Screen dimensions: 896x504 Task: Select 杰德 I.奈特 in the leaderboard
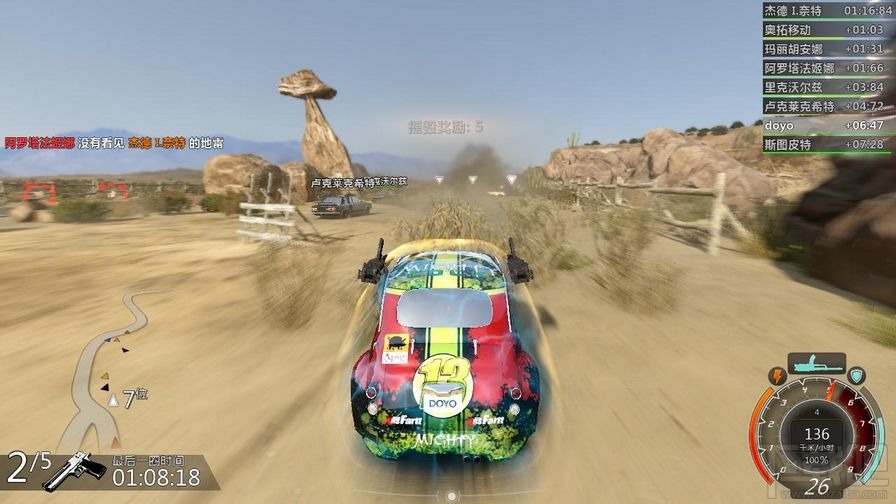[823, 10]
